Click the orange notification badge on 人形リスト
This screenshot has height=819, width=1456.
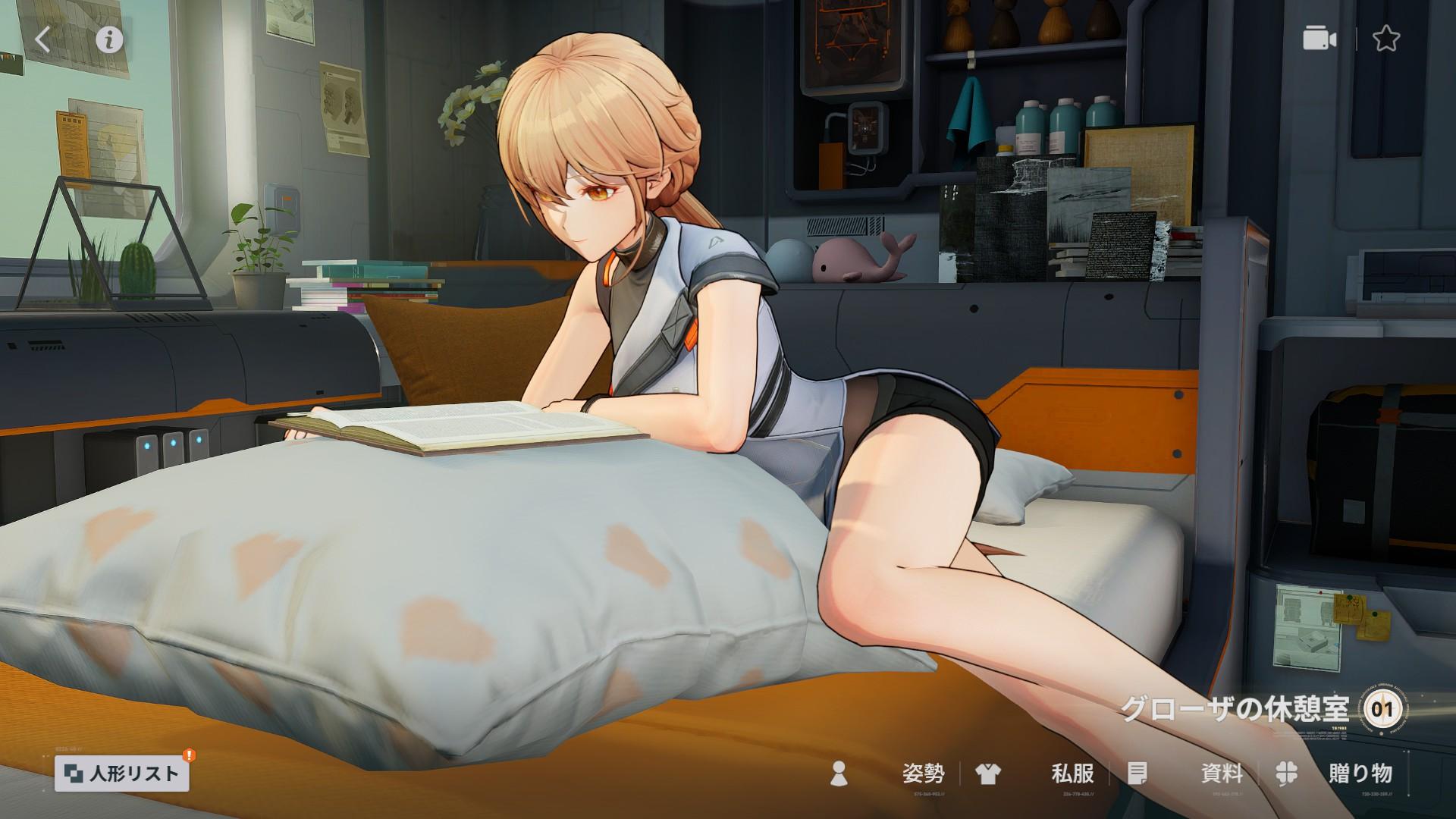[x=188, y=756]
